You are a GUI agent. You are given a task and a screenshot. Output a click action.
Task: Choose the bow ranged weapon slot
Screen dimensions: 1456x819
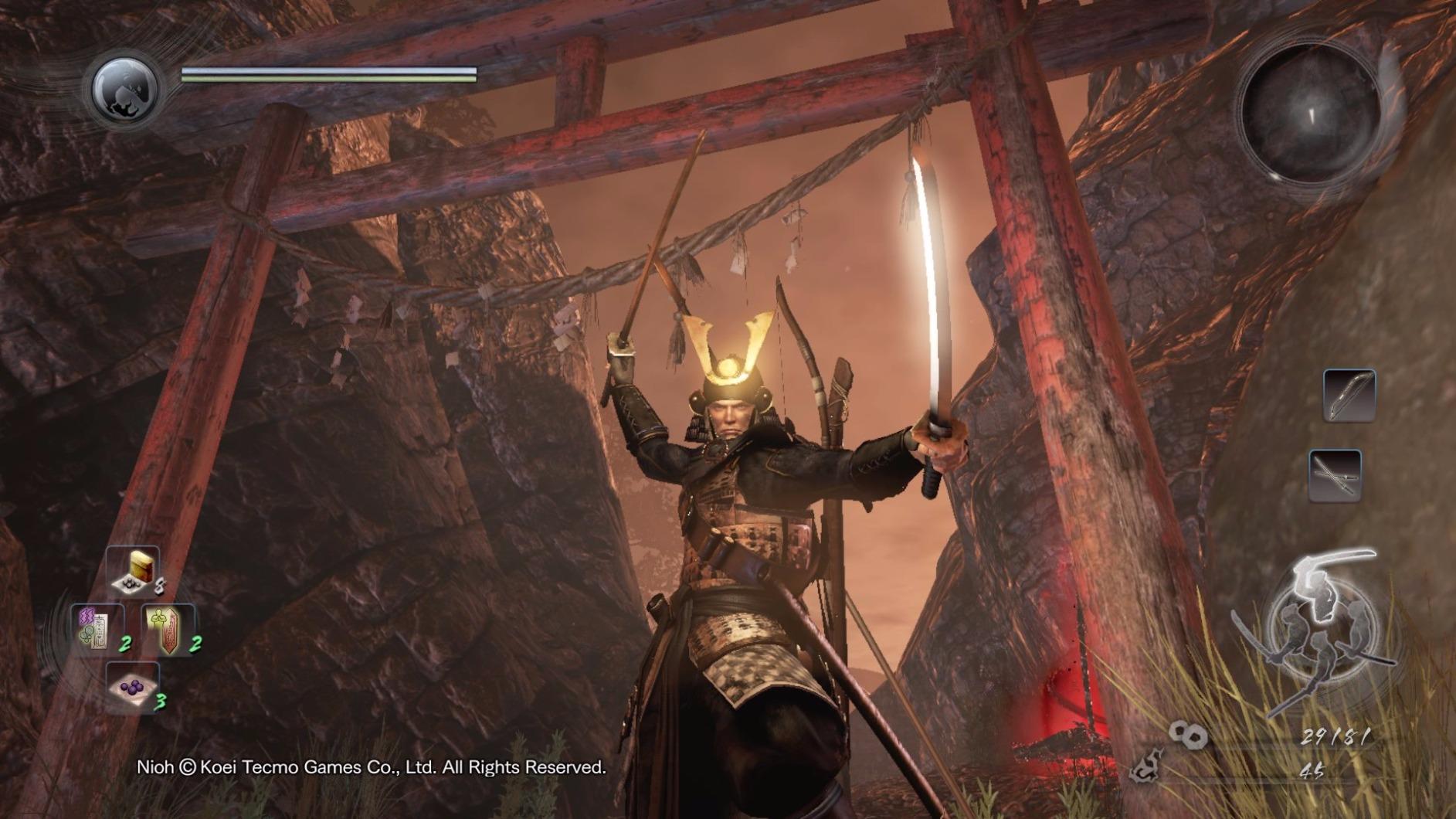coord(1349,395)
